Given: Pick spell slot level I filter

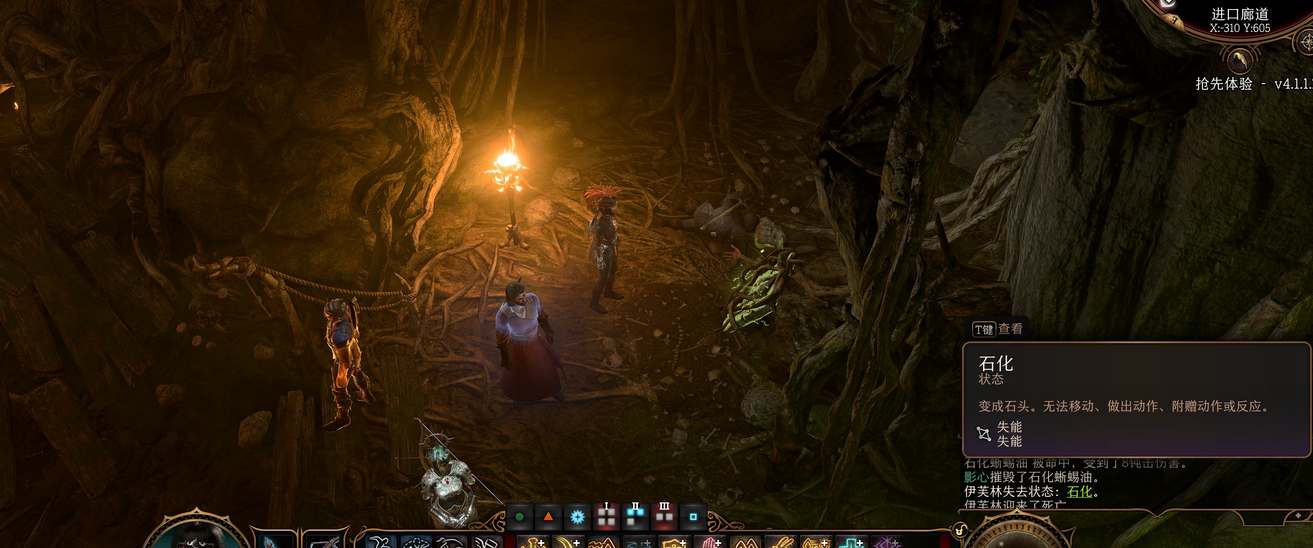Looking at the screenshot, I should tap(606, 518).
